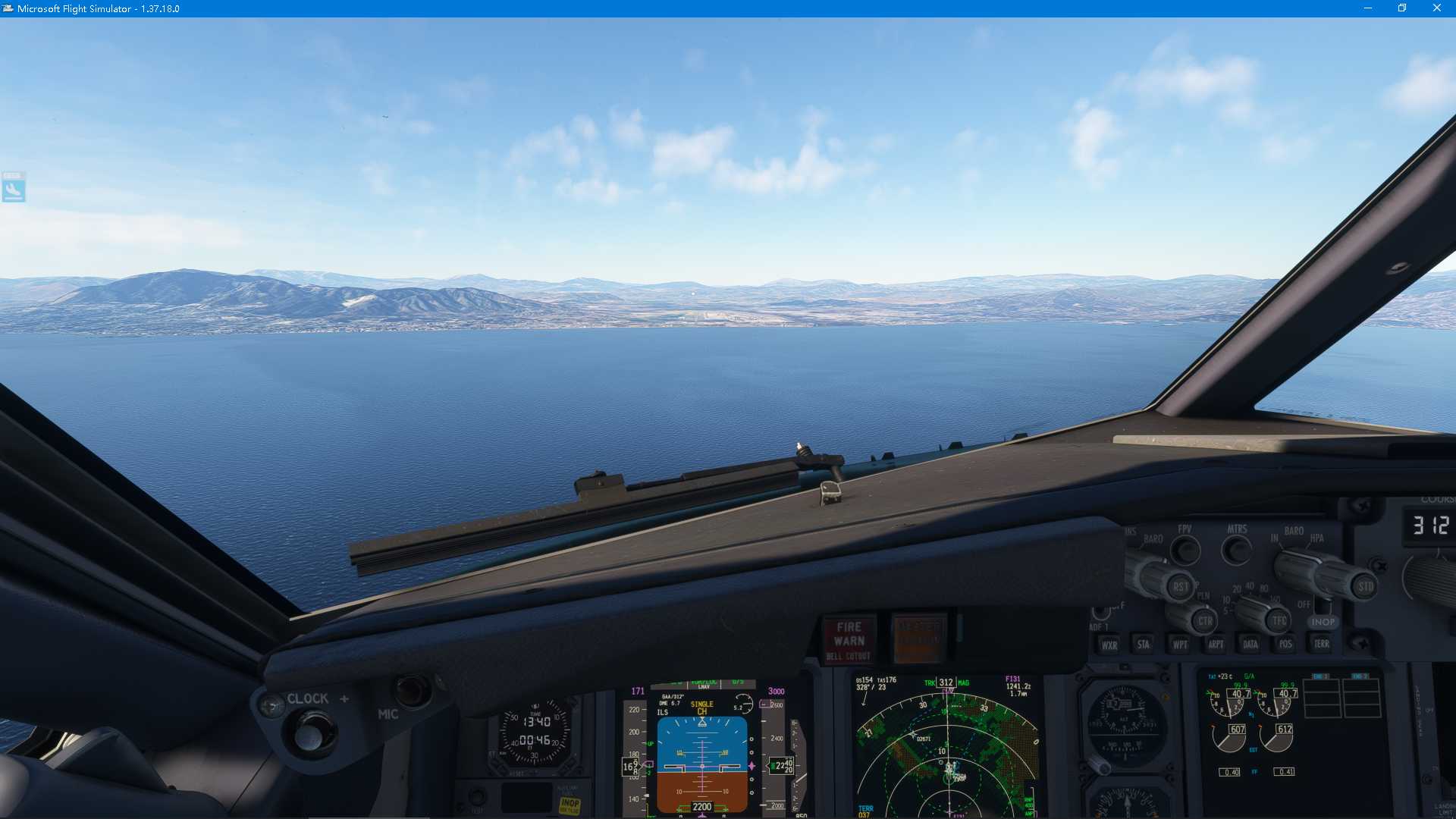This screenshot has height=819, width=1456.
Task: Toggle the ADF 1 switch
Action: click(1101, 613)
